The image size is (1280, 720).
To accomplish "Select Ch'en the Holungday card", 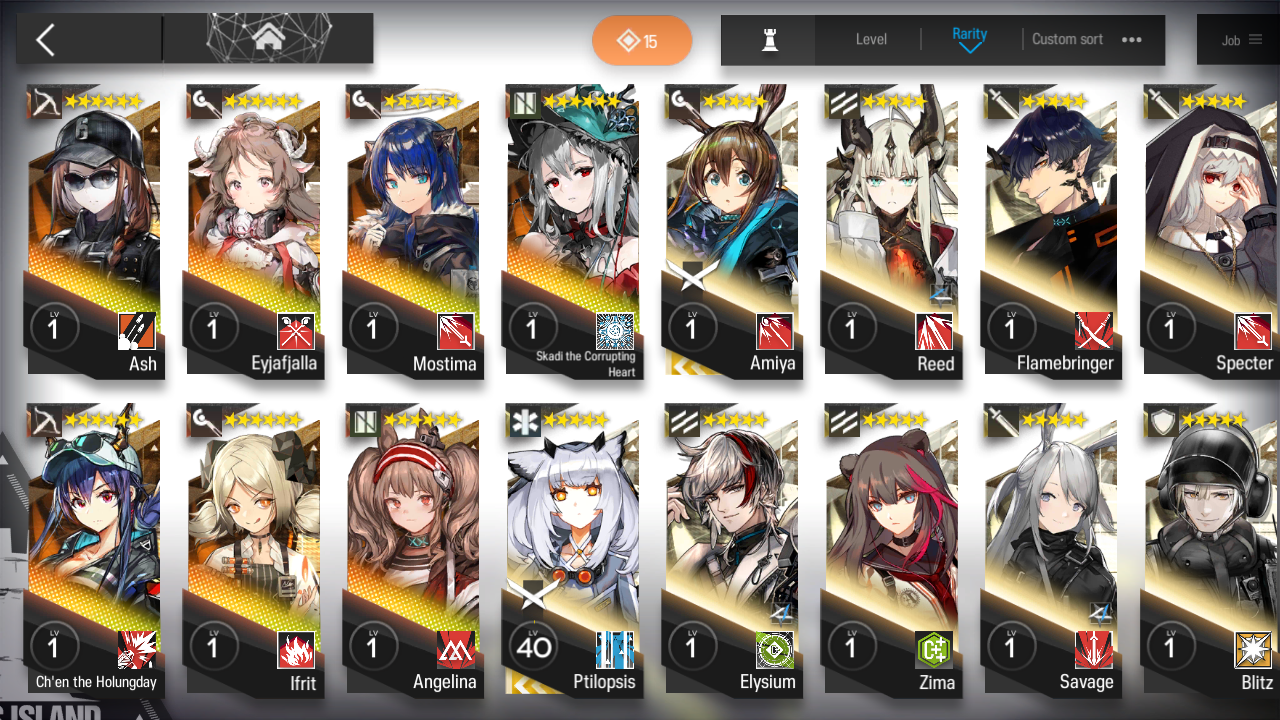I will click(x=93, y=550).
